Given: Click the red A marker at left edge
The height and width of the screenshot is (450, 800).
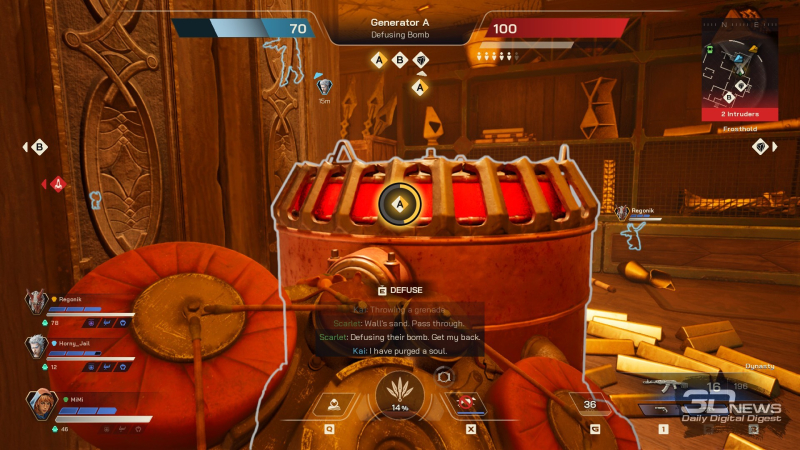Looking at the screenshot, I should pyautogui.click(x=58, y=184).
